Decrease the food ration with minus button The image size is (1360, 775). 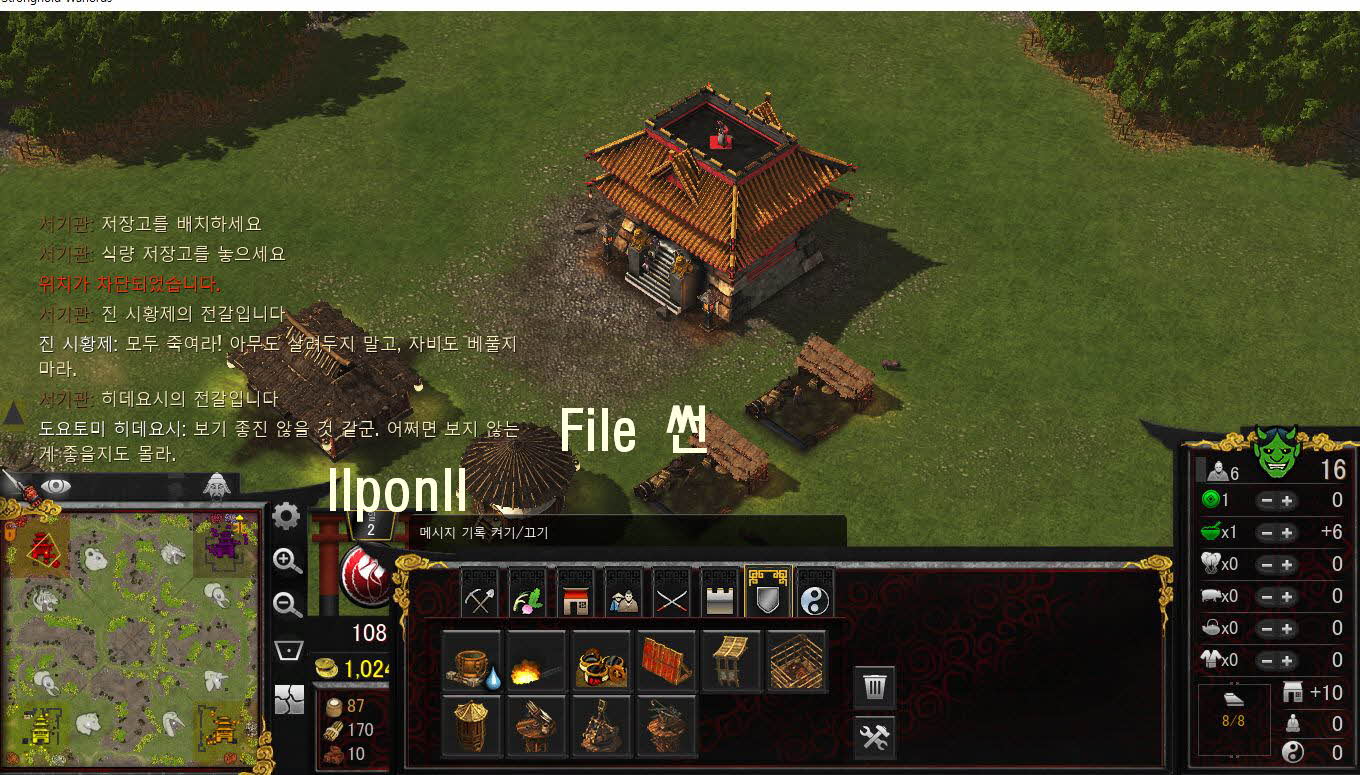[x=1265, y=533]
